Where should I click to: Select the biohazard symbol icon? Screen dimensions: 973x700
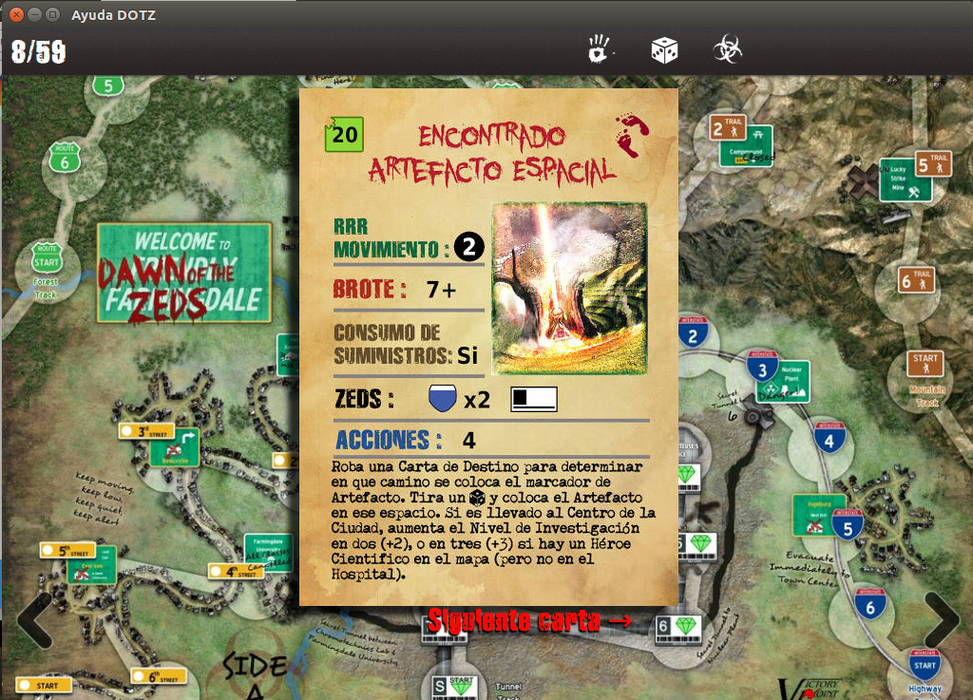point(727,48)
